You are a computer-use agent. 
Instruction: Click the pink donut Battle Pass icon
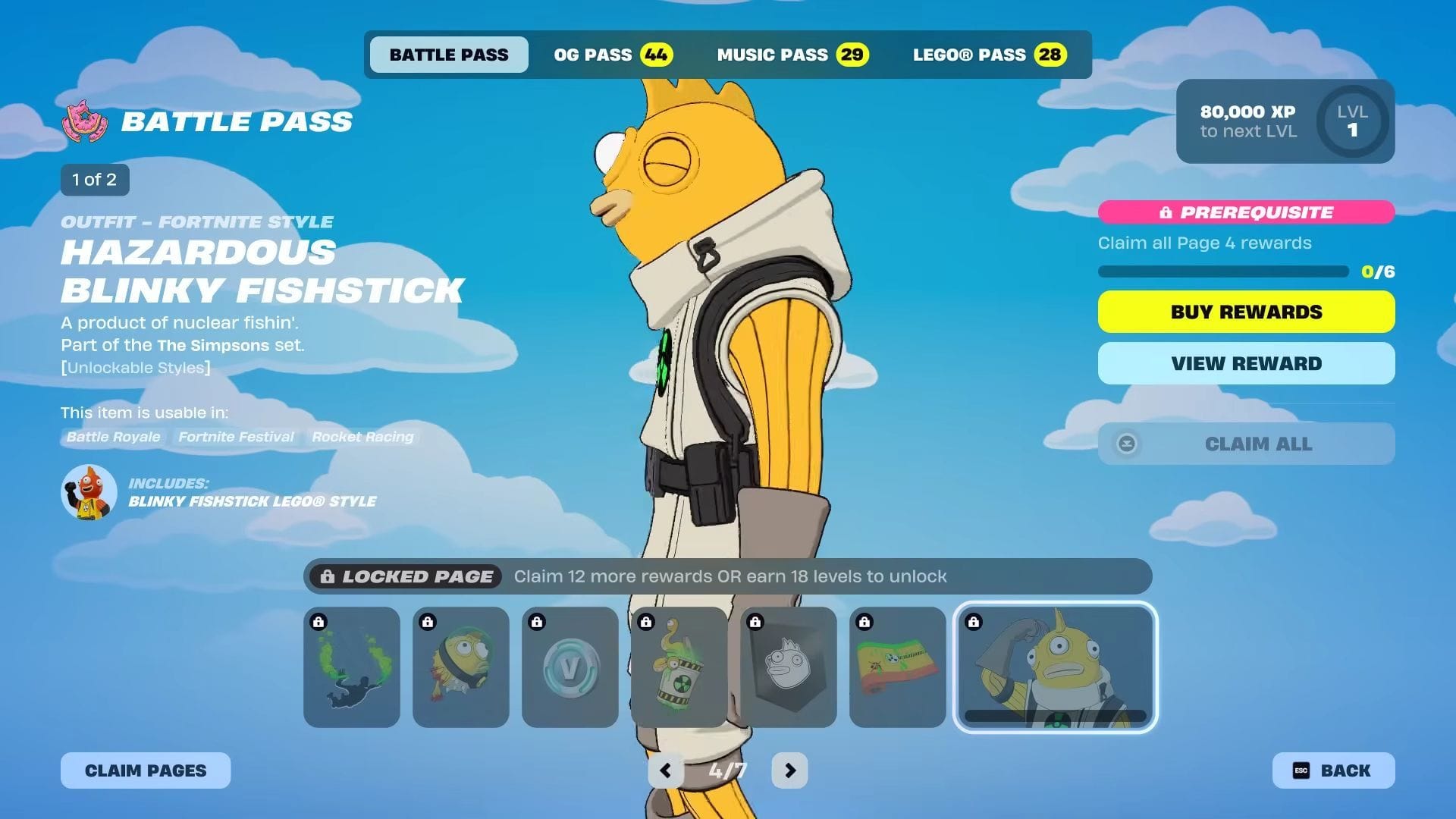pyautogui.click(x=83, y=120)
